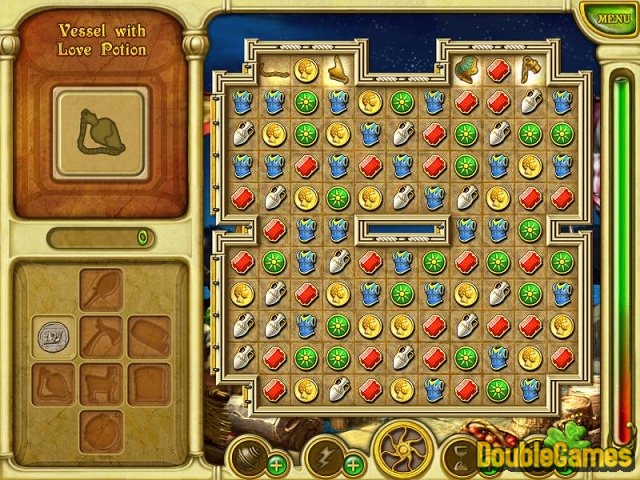Pick the golden hammer piece tile
640x480 pixels.
click(x=530, y=69)
